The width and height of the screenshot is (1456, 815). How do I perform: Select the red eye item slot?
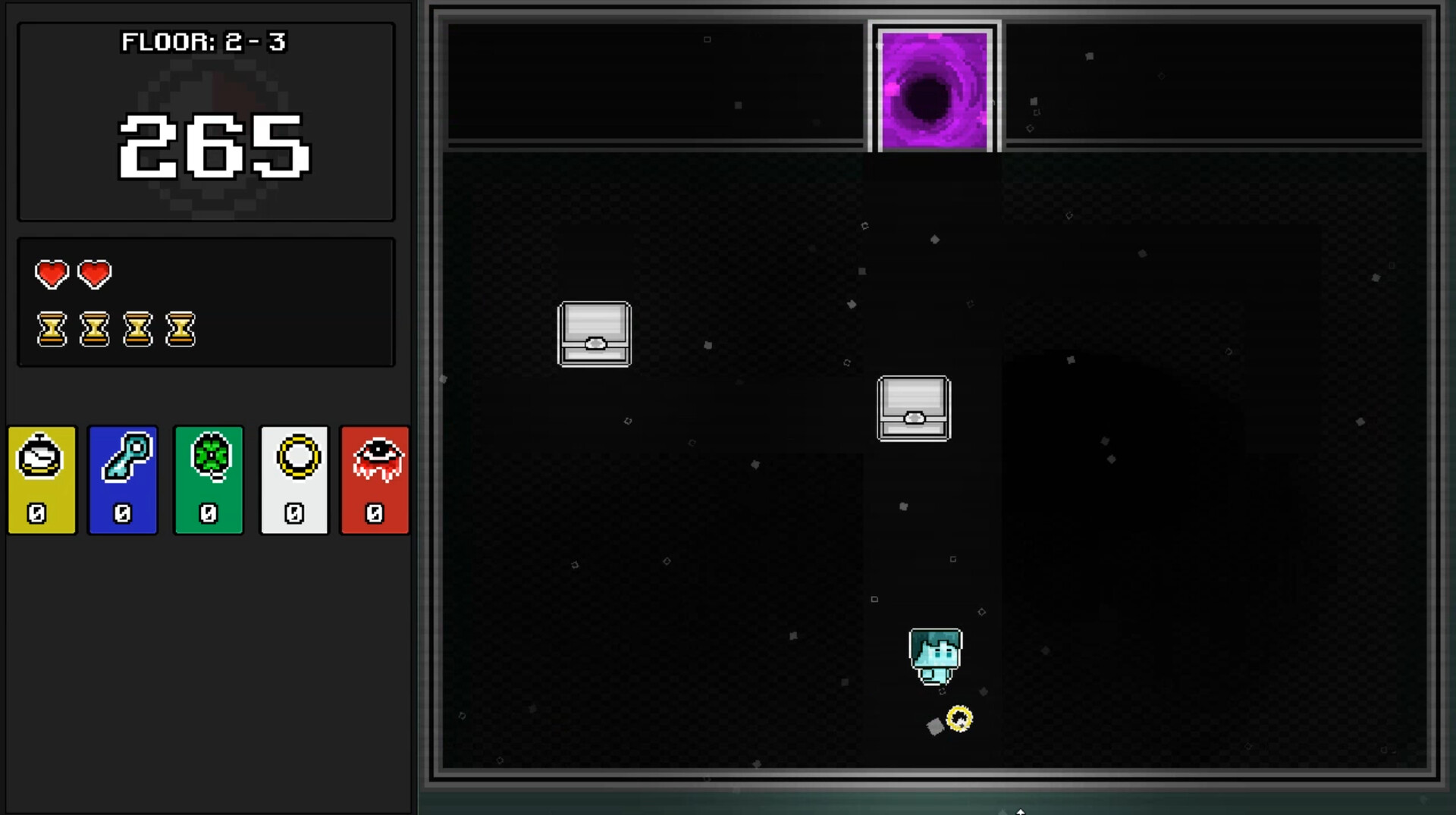(375, 480)
